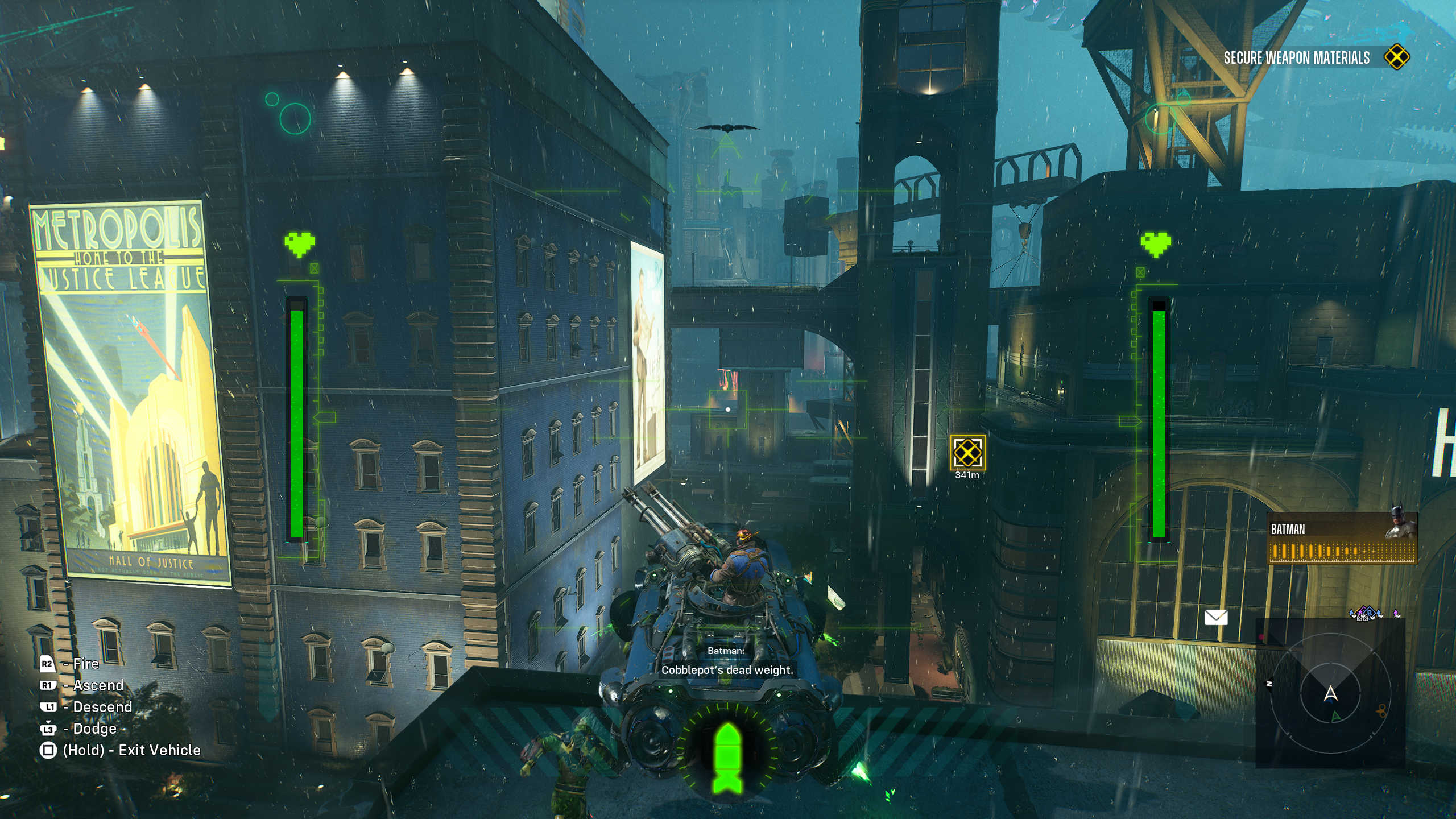Open the circular minimap
1456x819 pixels.
click(x=1330, y=693)
